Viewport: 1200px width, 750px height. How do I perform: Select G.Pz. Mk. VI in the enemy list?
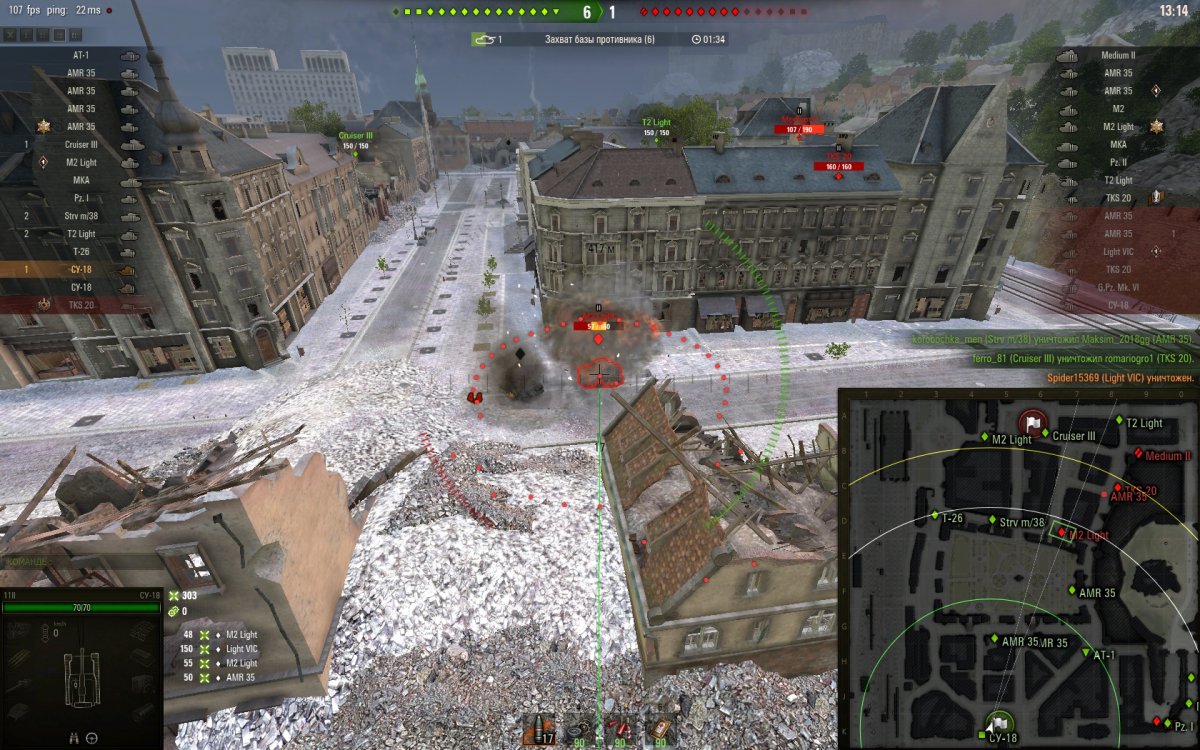pos(1118,288)
